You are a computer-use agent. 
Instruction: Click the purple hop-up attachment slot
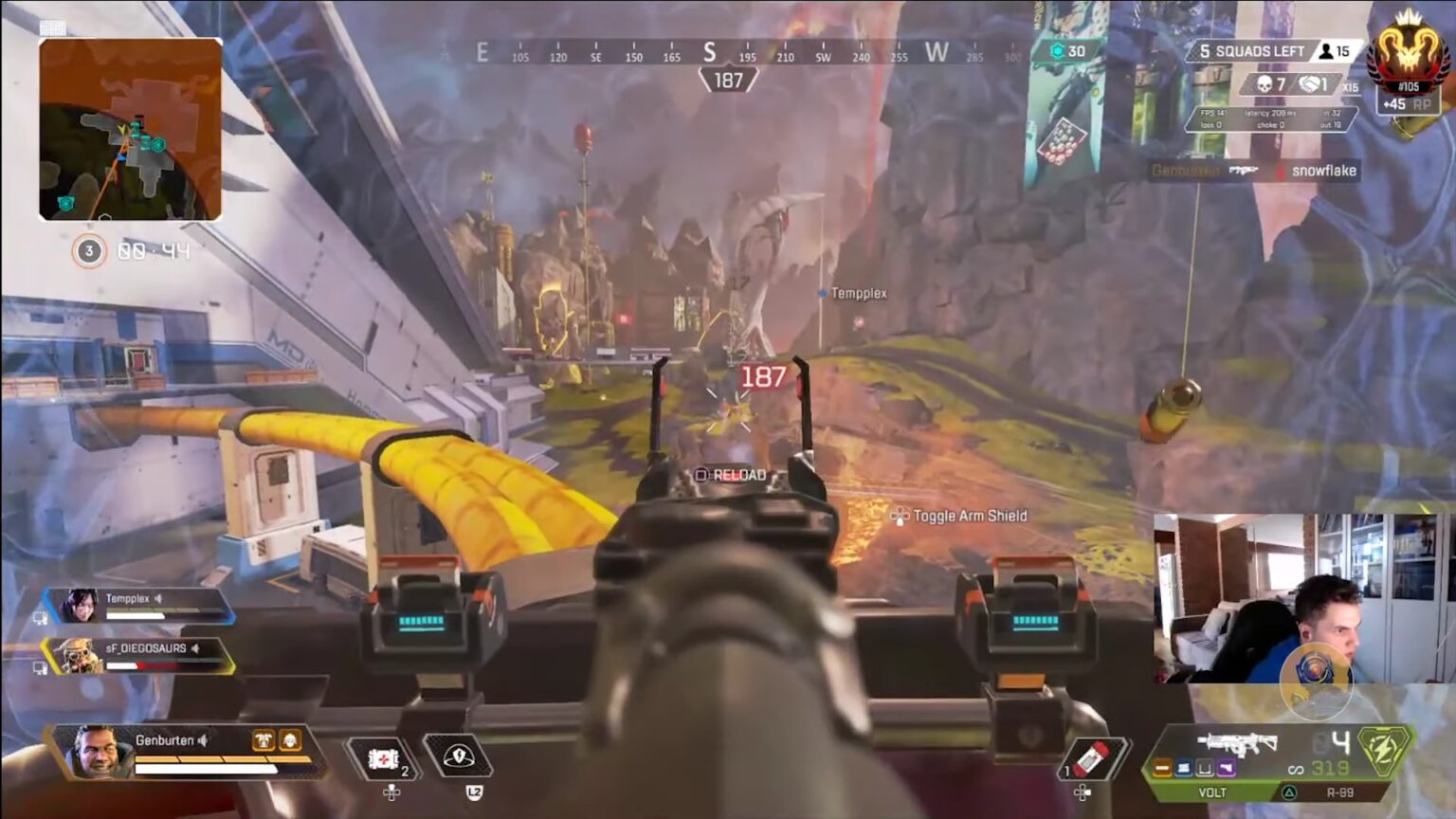1227,768
